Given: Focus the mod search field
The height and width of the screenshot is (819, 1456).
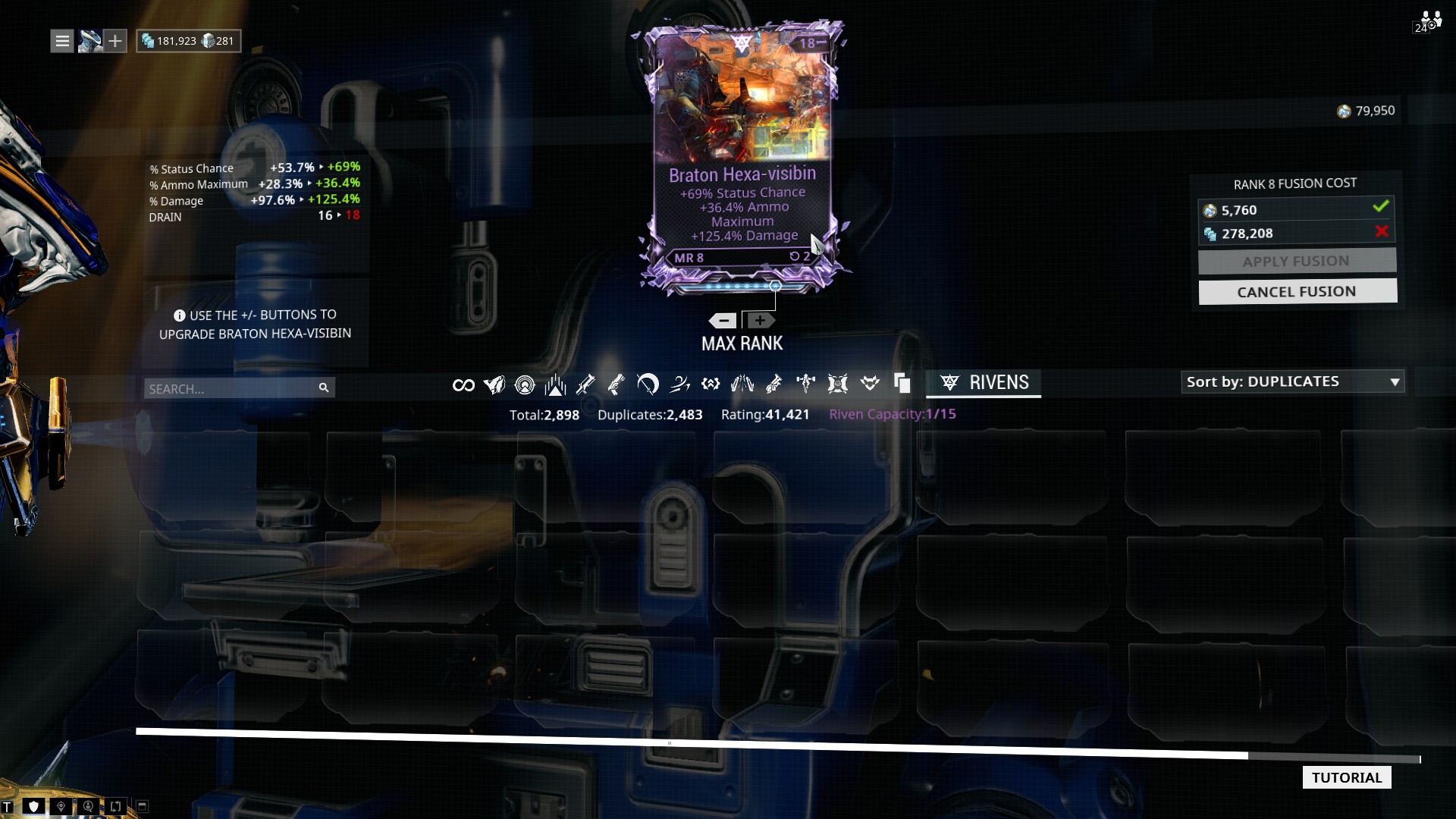Looking at the screenshot, I should point(231,388).
